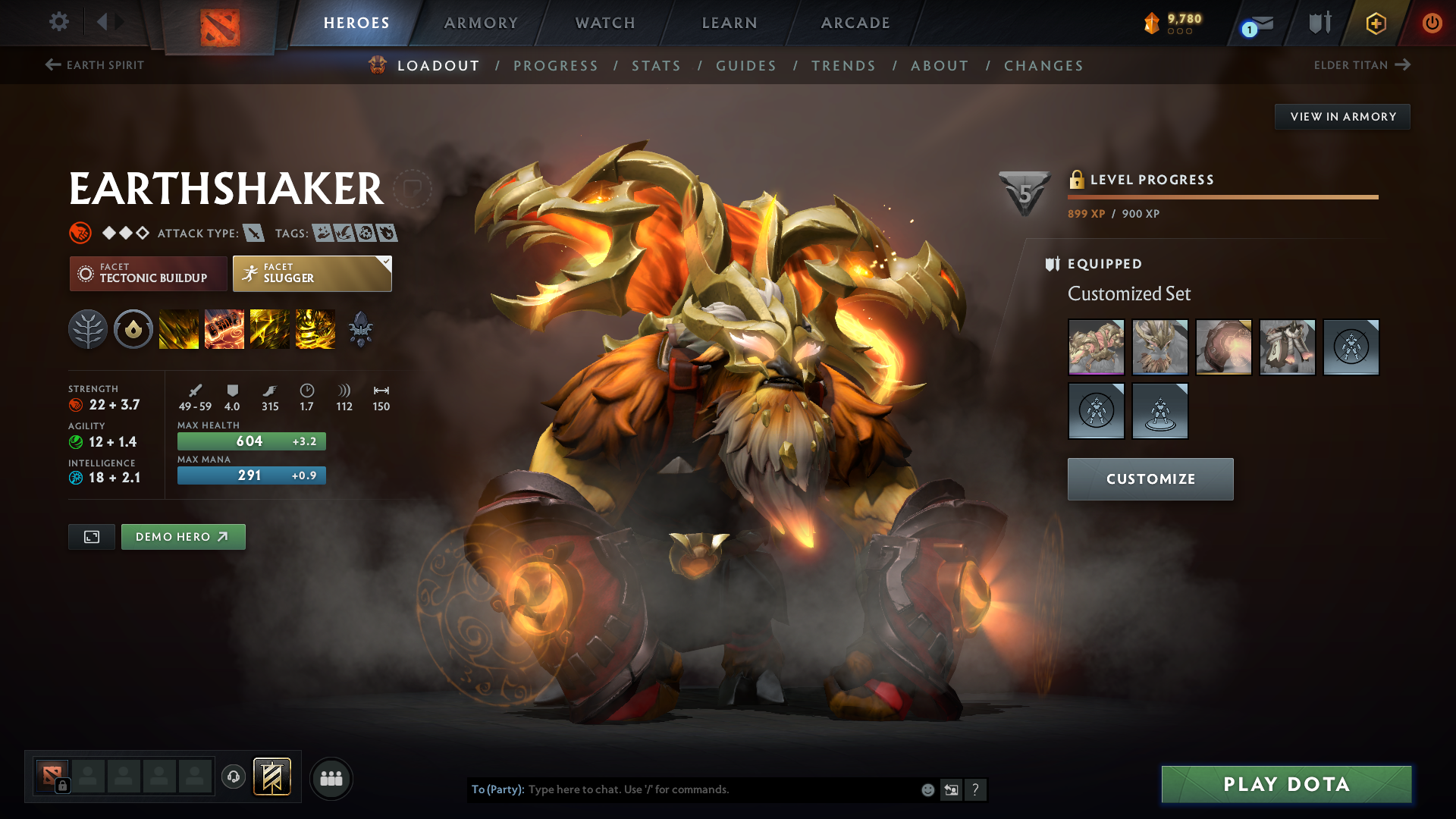Go to the Learn tab
Screen dimensions: 1456x819
pyautogui.click(x=730, y=23)
